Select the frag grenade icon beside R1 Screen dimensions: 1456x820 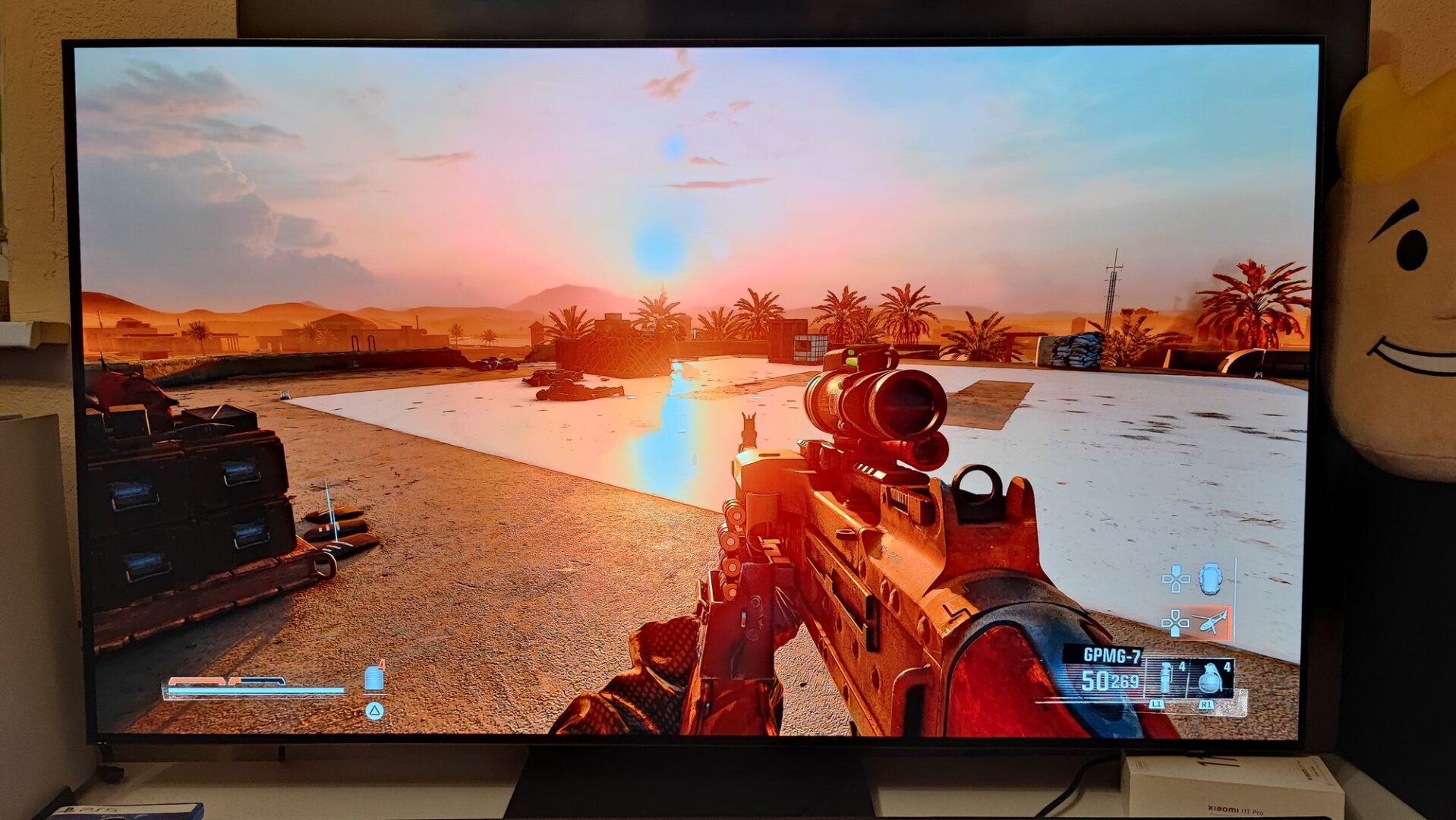tap(1210, 680)
